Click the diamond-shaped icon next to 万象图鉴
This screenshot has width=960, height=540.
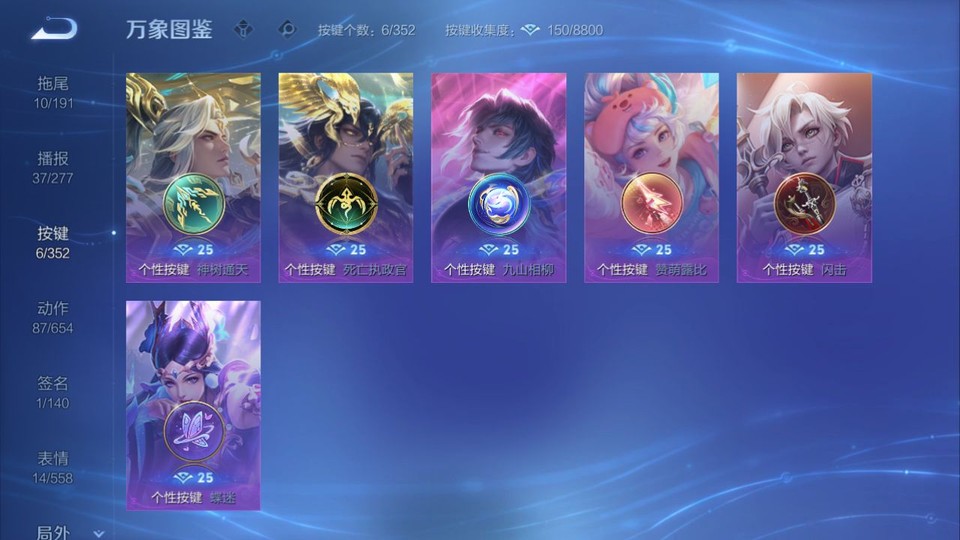click(243, 29)
